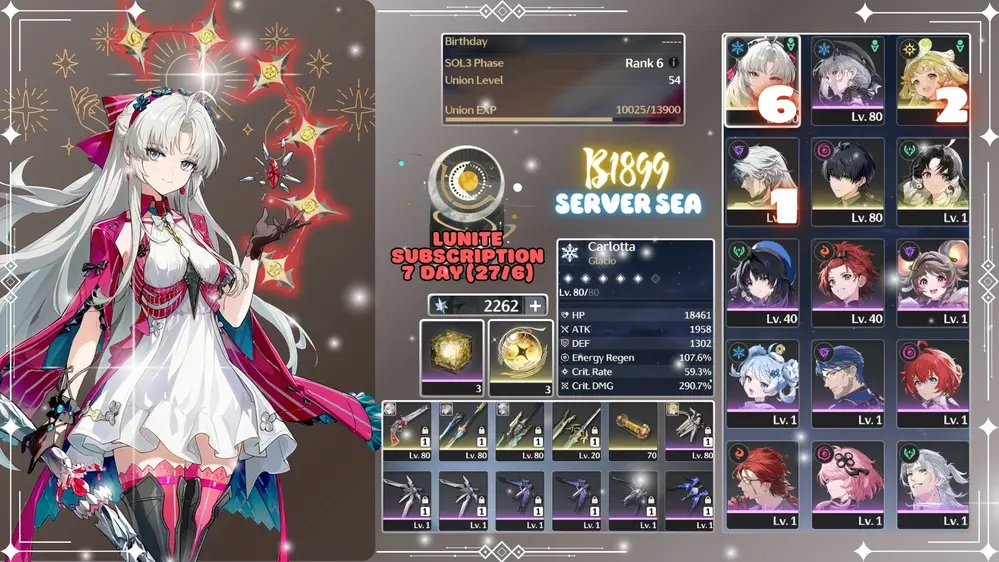Pick the Lv. 20 sword weapon slot

pyautogui.click(x=577, y=431)
